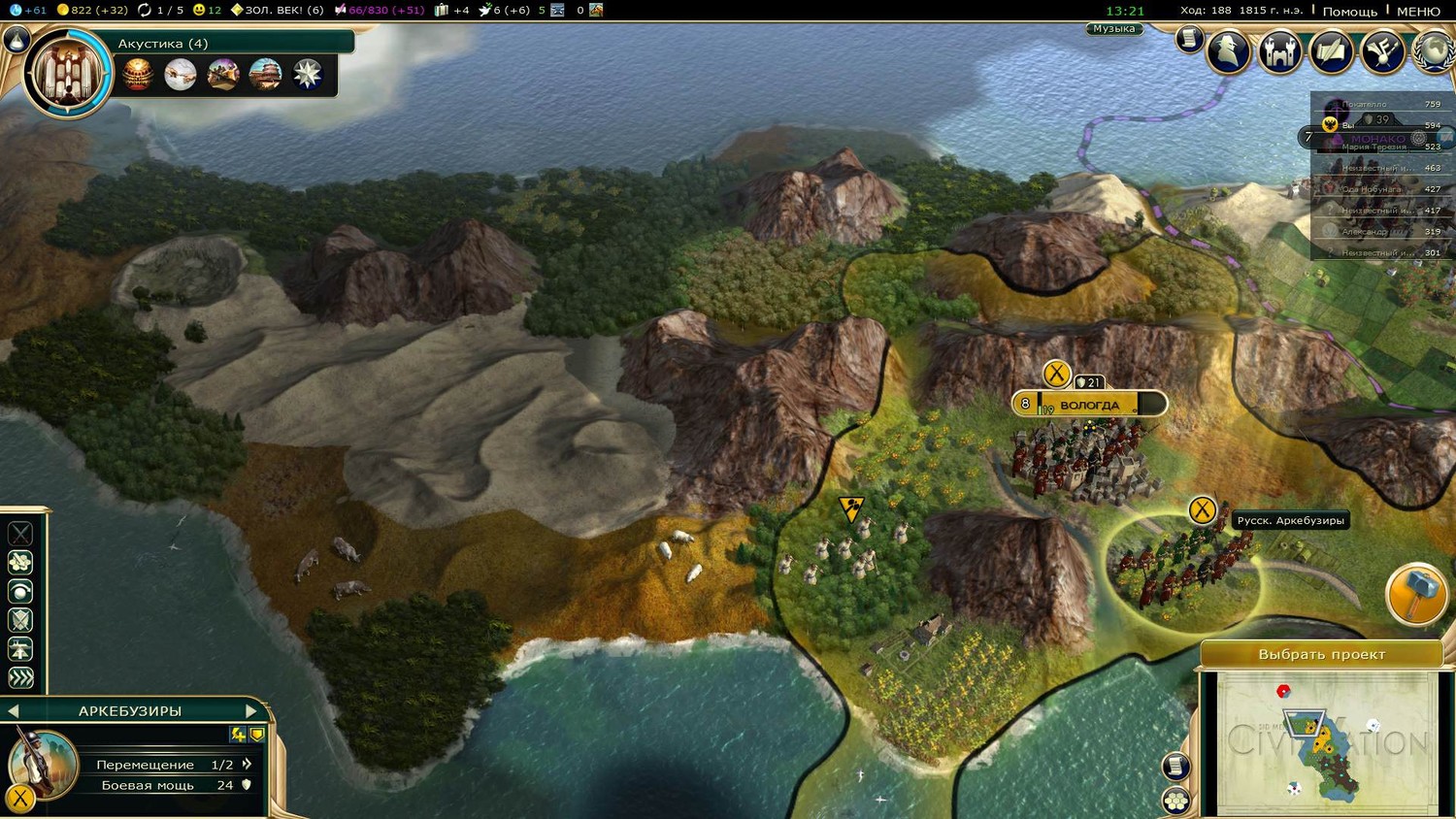
Task: Click the Выбрать проект button
Action: pyautogui.click(x=1321, y=654)
